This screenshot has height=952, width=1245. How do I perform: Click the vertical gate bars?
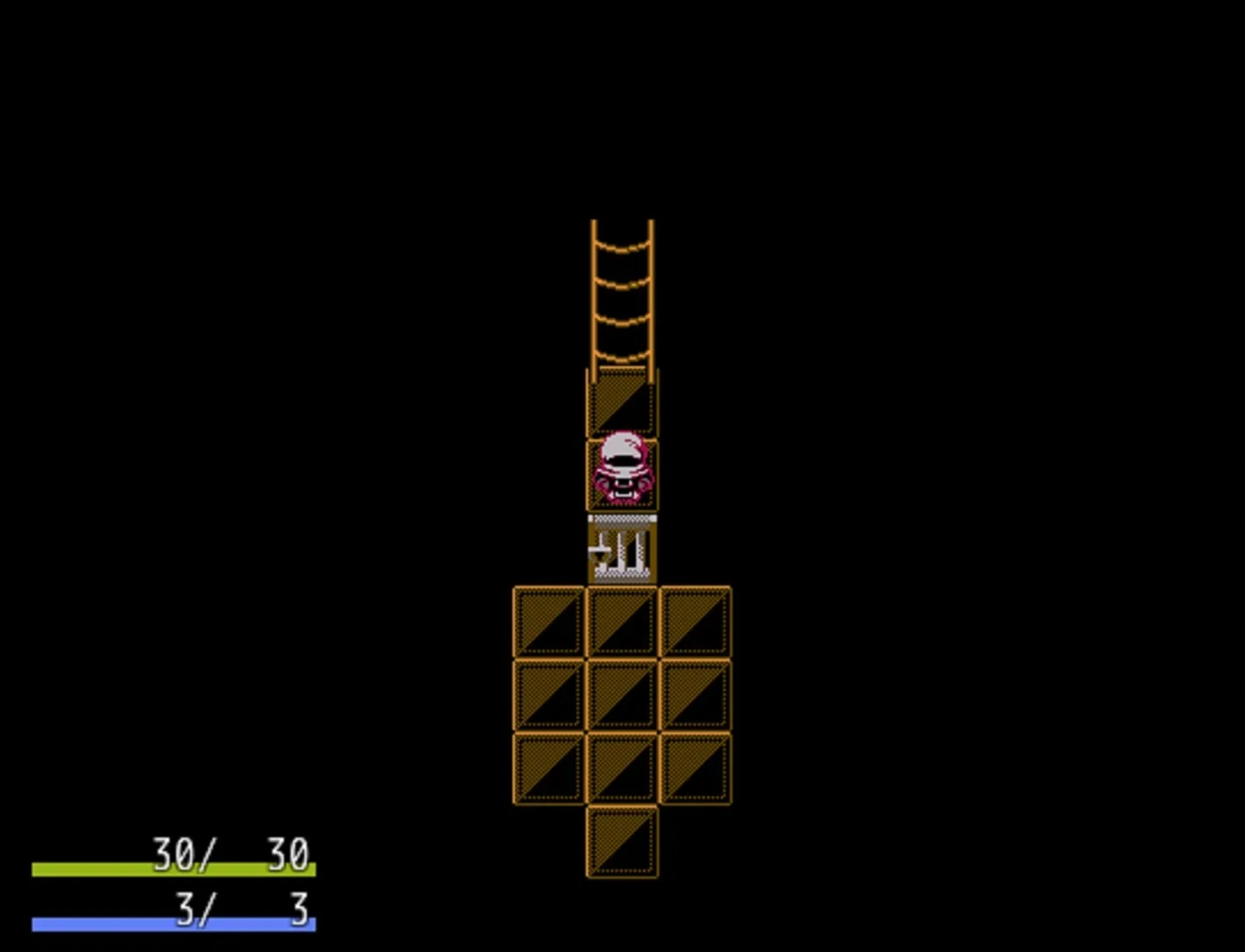630,555
